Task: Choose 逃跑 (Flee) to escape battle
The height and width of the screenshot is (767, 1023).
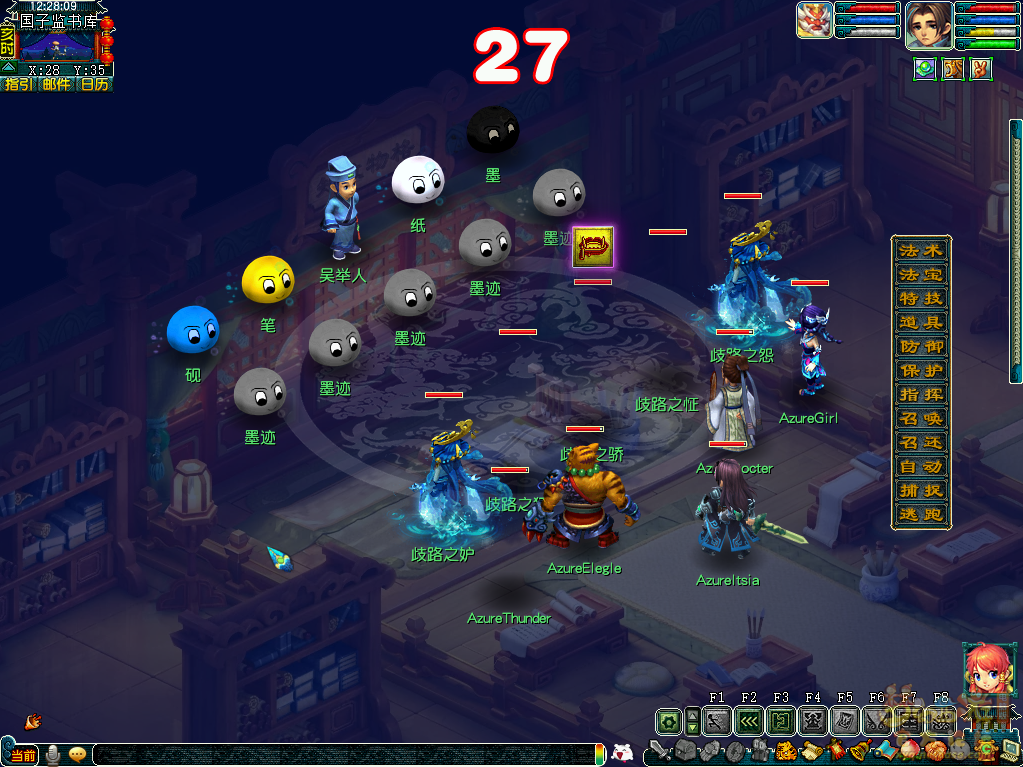Action: pos(920,515)
